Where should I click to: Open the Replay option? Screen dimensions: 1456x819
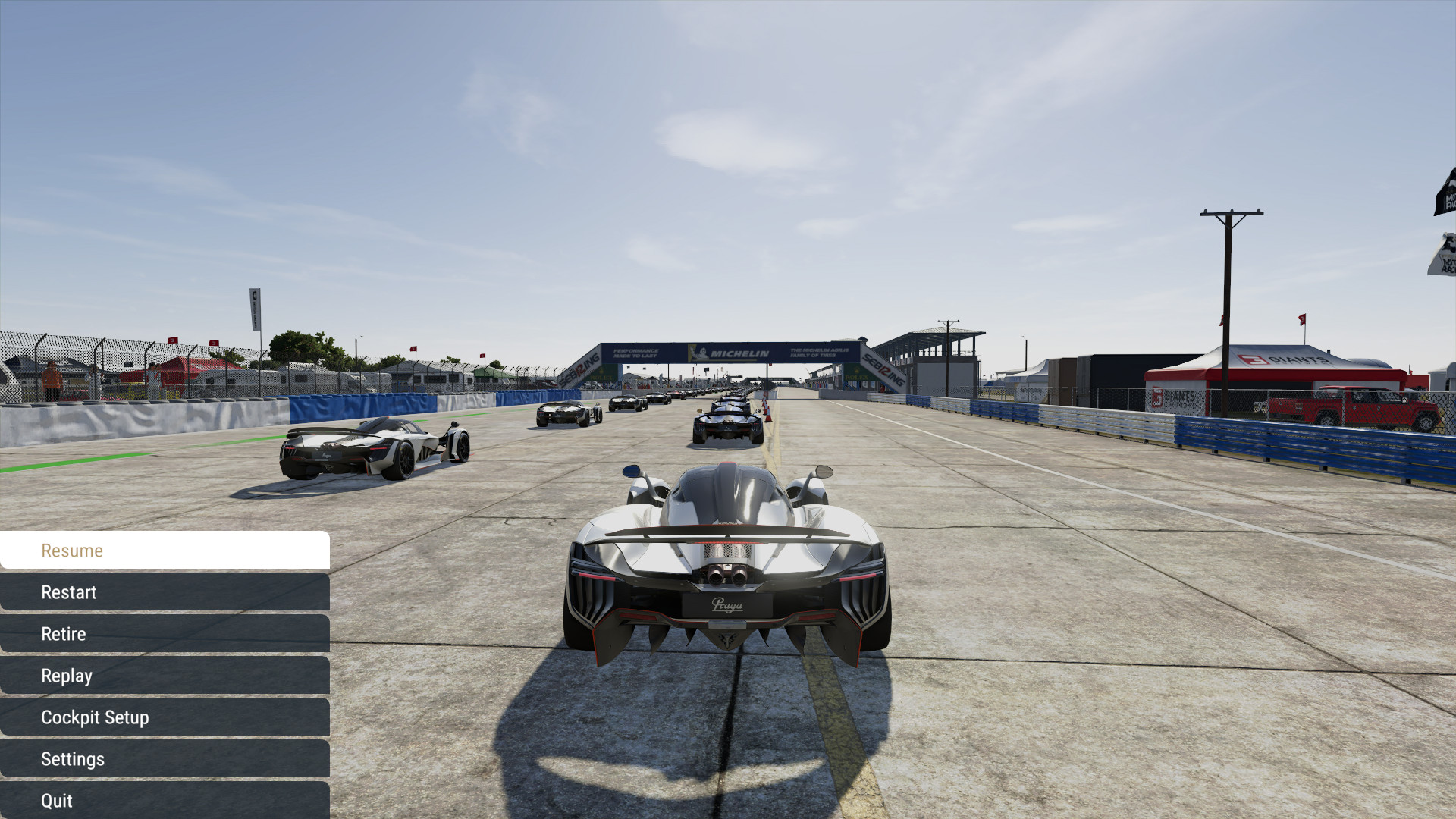point(165,676)
